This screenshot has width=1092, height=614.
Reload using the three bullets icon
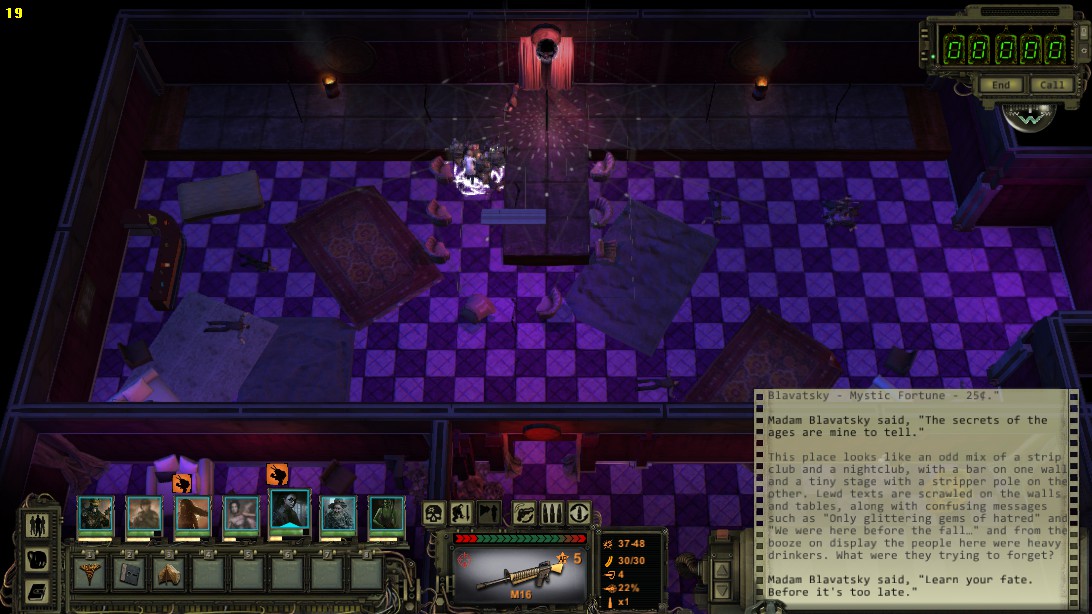(x=551, y=514)
